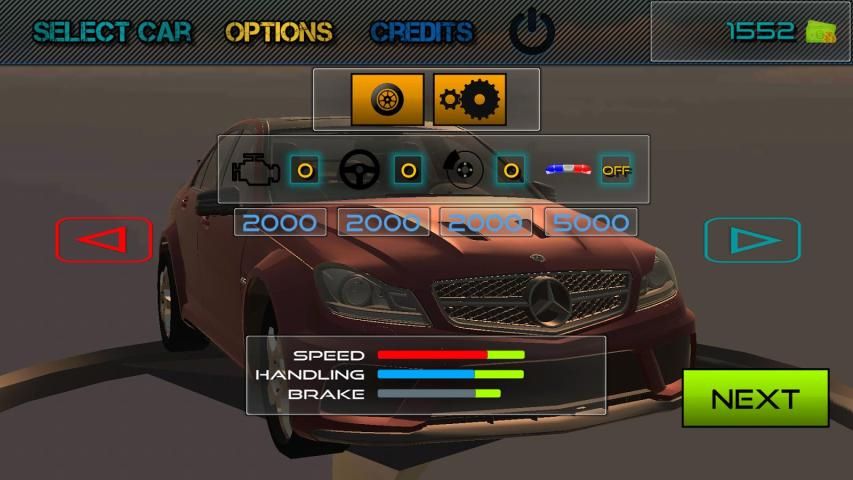Switch to the wheel customization tab
The width and height of the screenshot is (853, 480).
click(x=387, y=99)
